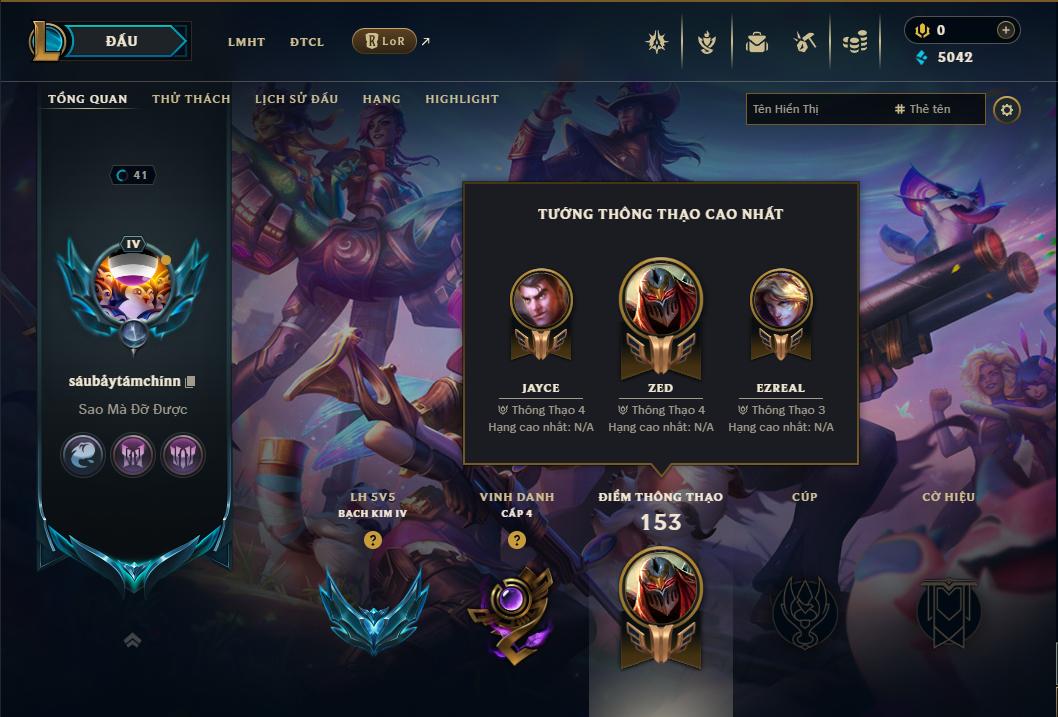Select the Tổng Quan tab
The height and width of the screenshot is (717, 1058).
pyautogui.click(x=88, y=99)
